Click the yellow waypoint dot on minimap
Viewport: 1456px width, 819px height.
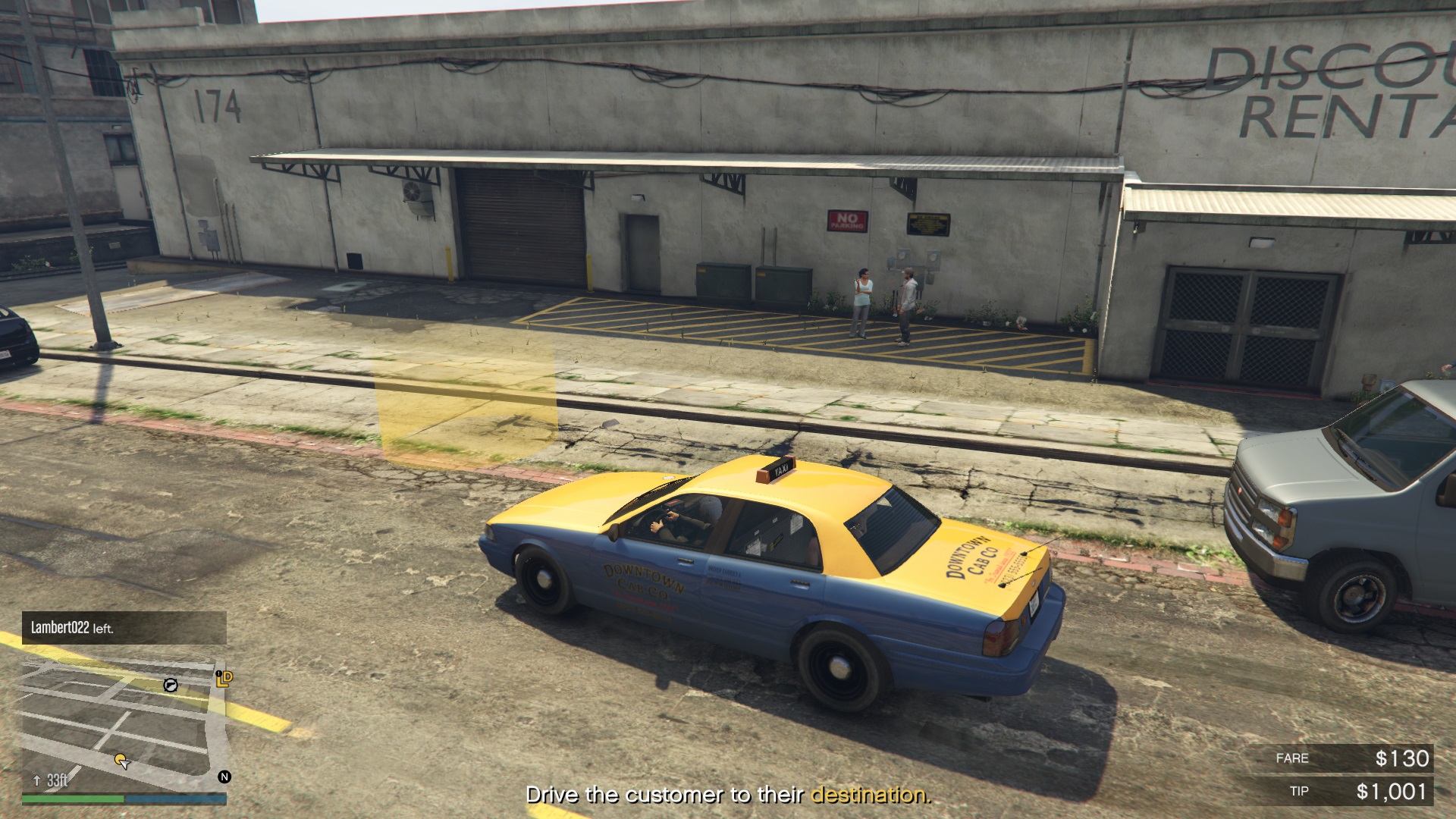(119, 758)
